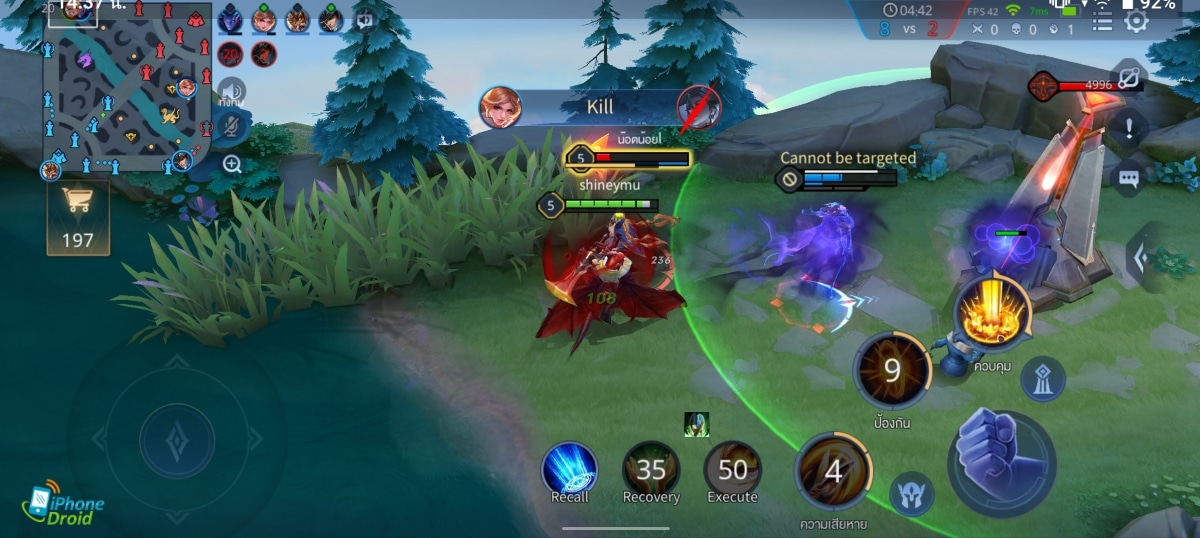Toggle the speaker voice chat button

pos(232,92)
